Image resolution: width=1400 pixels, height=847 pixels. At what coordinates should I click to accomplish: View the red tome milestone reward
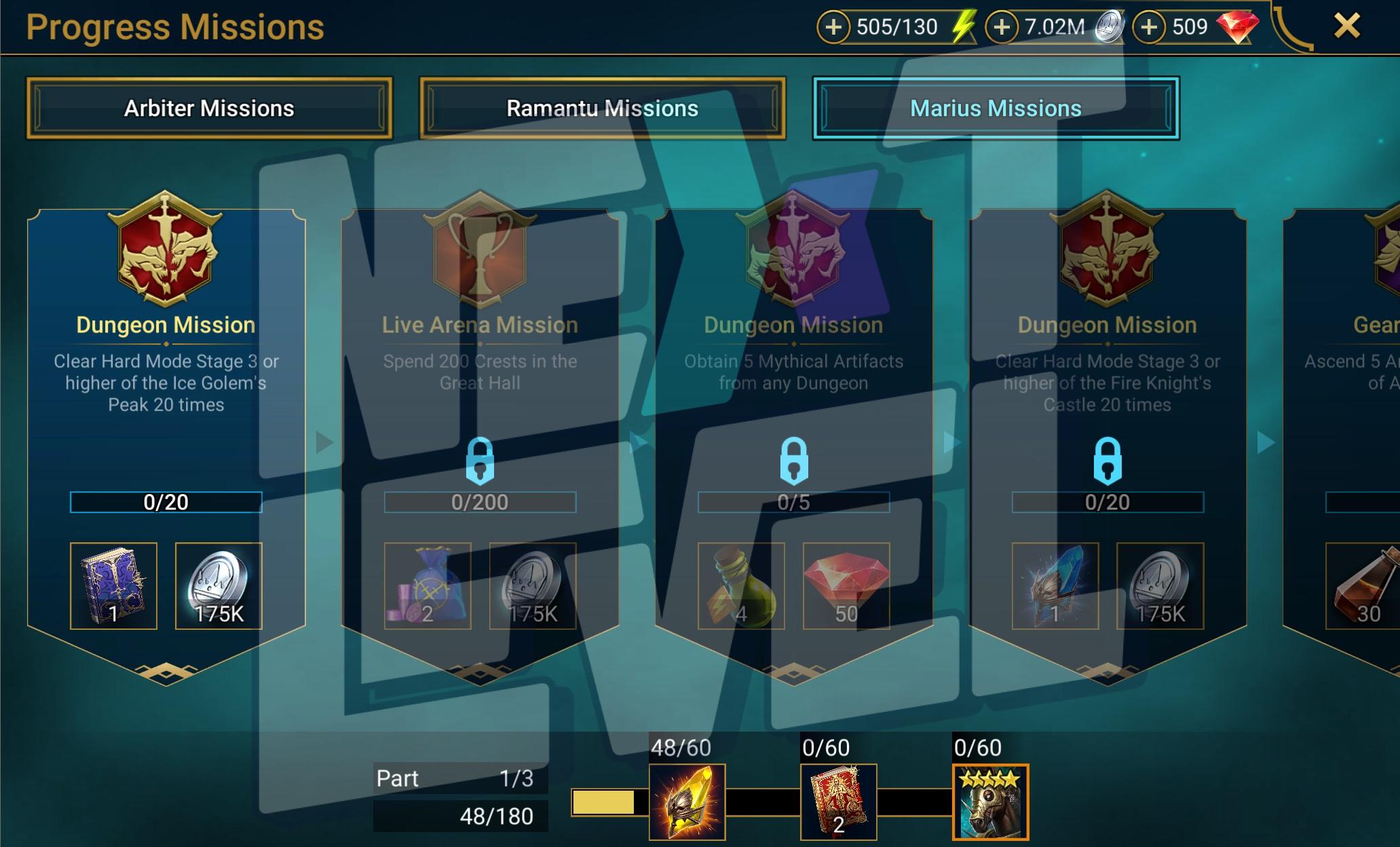click(838, 802)
